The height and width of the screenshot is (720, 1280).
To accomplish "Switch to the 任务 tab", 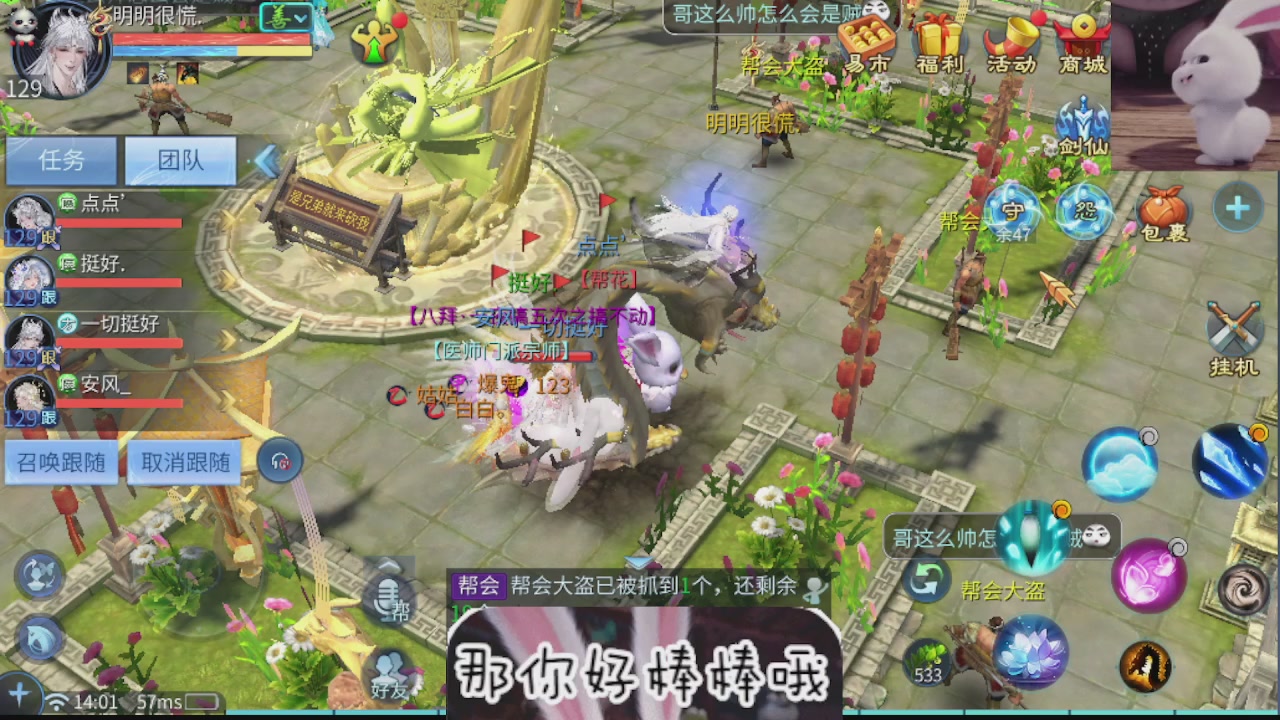I will coord(62,160).
